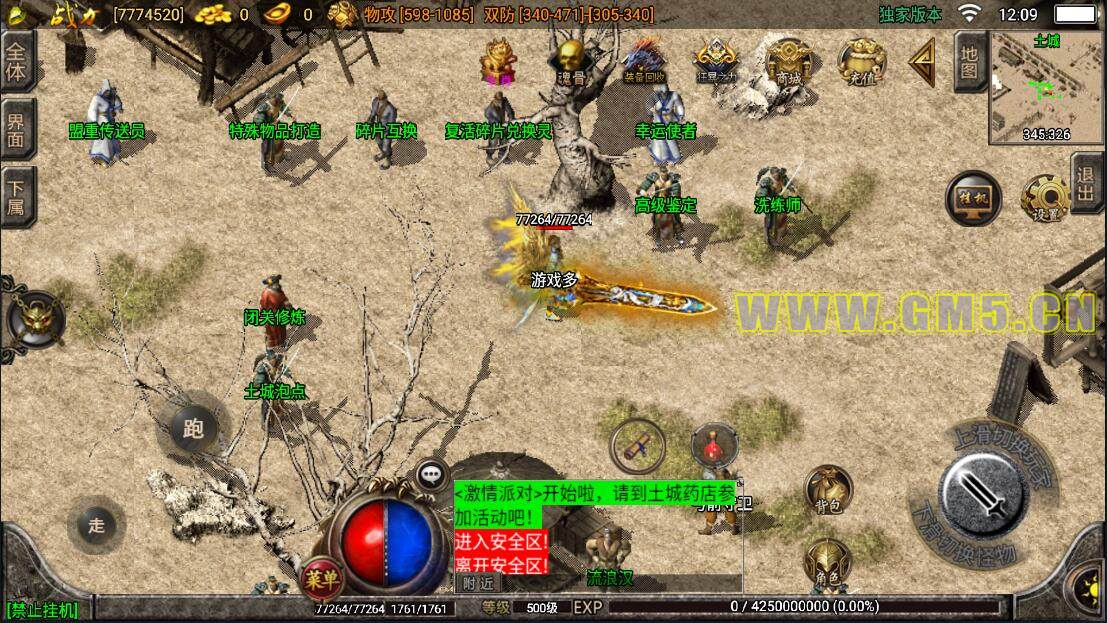Viewport: 1107px width, 623px height.
Task: Open the 设置 gear settings
Action: [1045, 199]
